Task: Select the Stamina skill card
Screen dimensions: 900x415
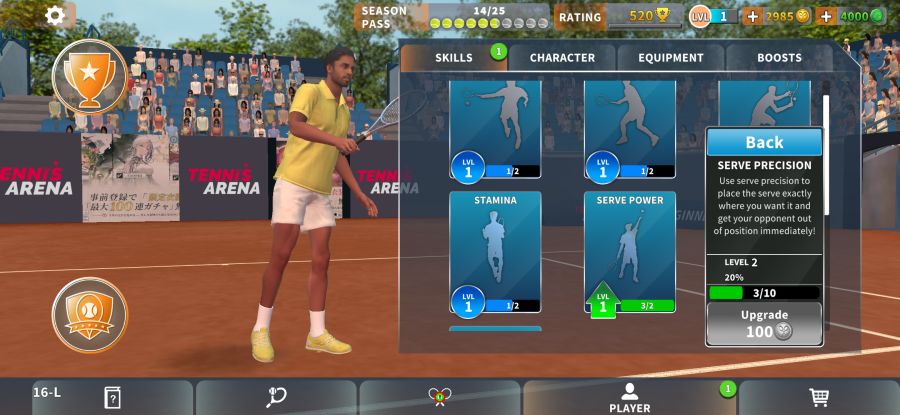Action: coord(495,252)
